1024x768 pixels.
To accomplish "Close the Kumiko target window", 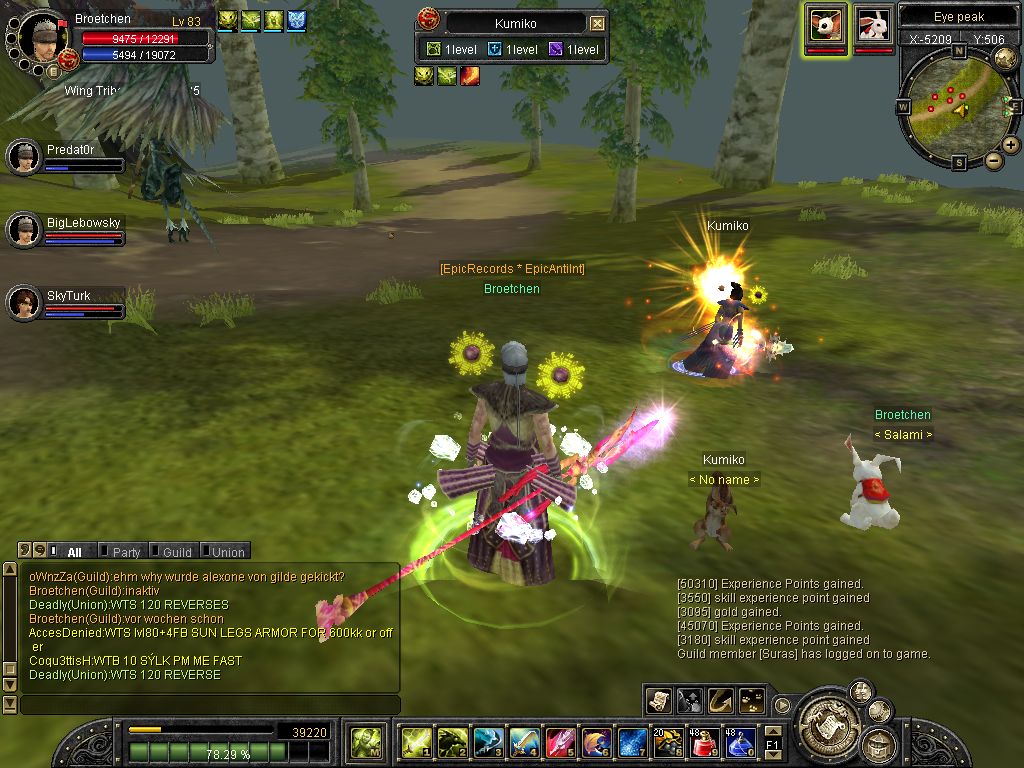I will pos(597,23).
